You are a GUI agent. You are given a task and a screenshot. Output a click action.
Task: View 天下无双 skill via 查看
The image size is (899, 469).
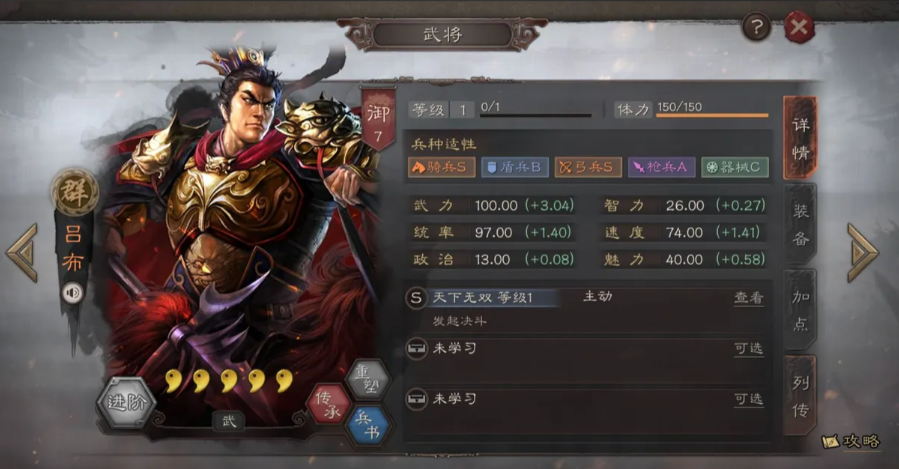(748, 298)
